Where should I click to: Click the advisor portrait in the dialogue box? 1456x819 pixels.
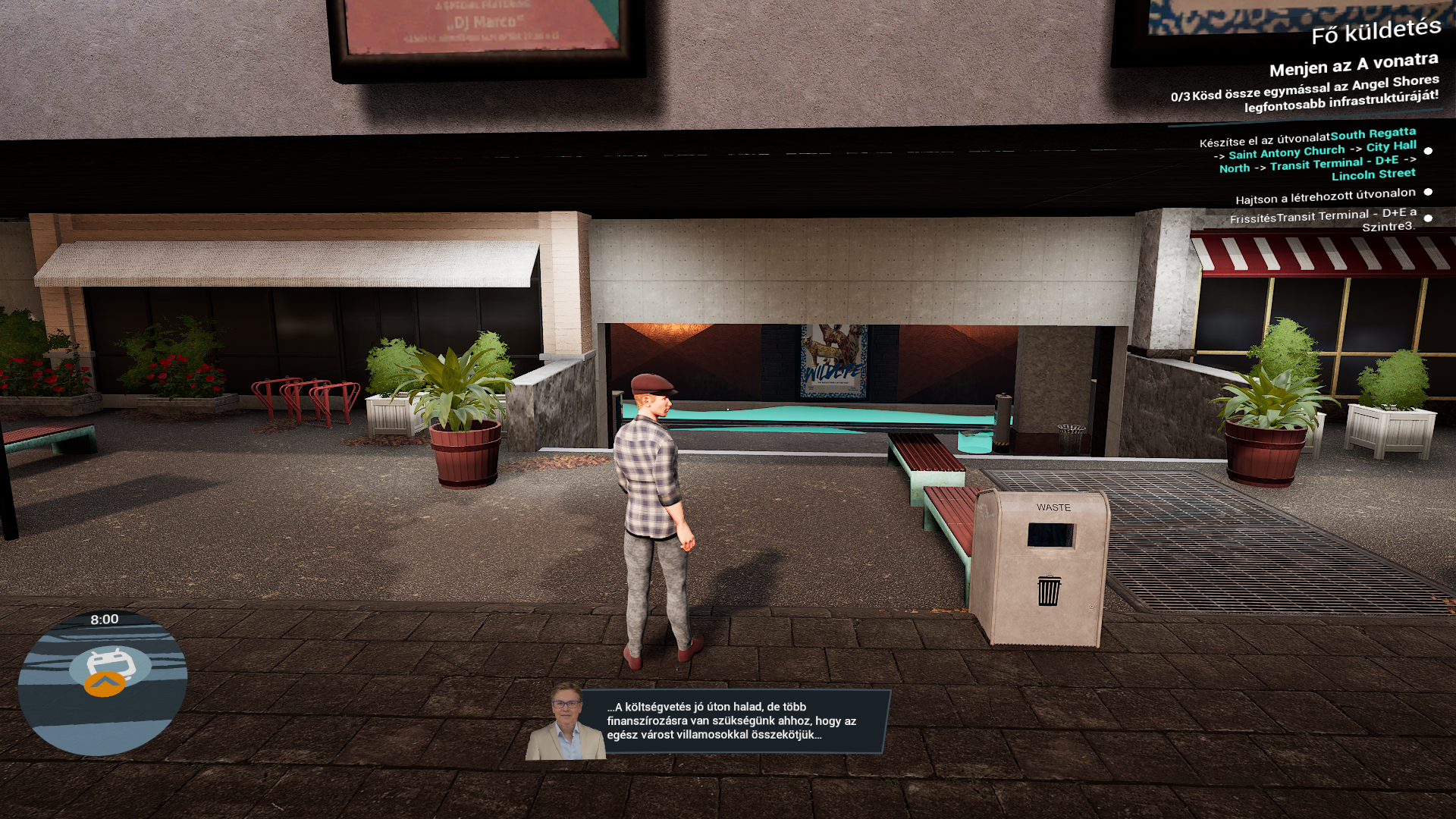566,723
